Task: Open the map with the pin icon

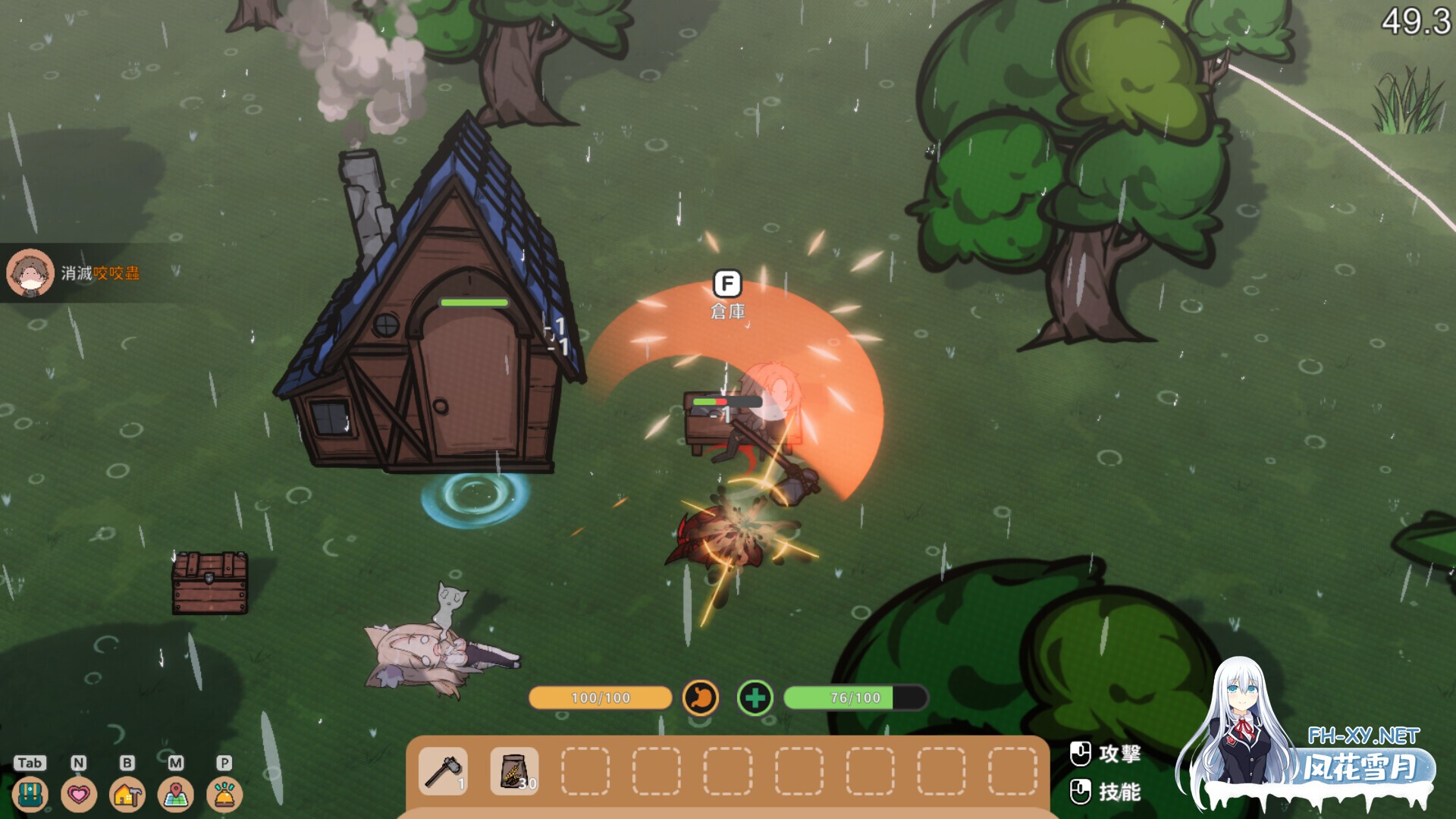Action: coord(176,794)
